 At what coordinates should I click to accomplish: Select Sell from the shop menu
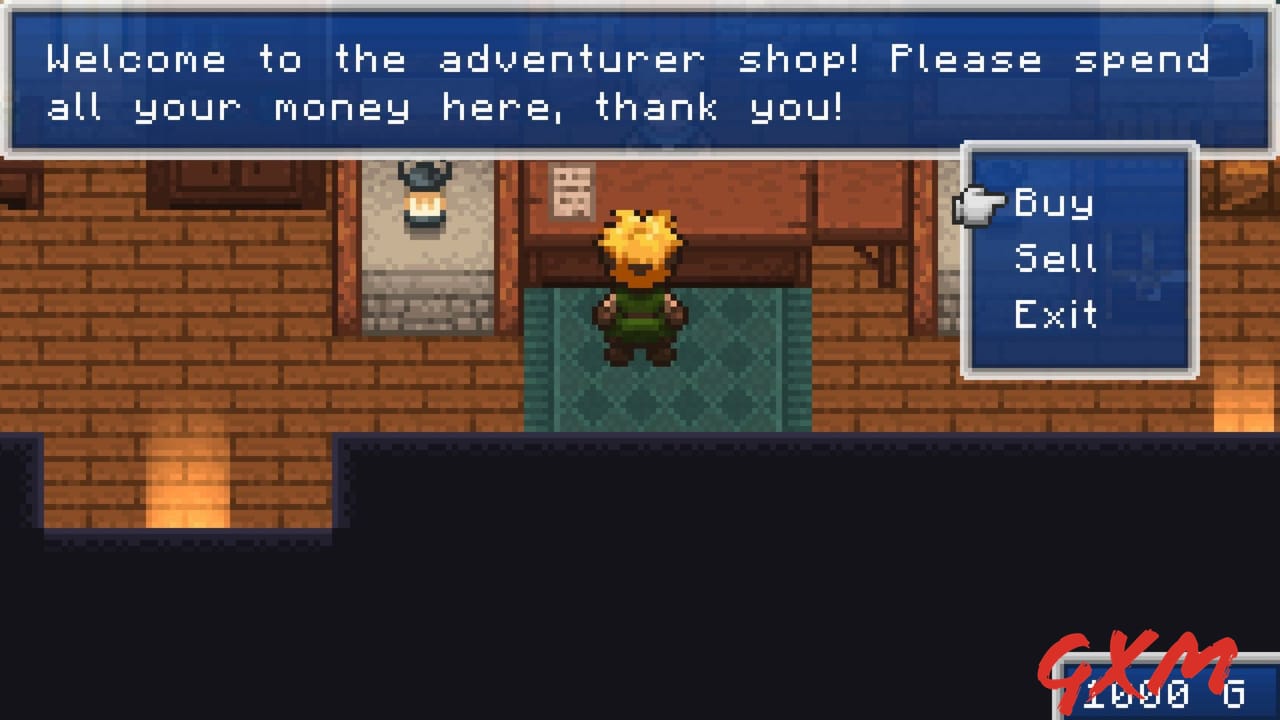coord(1053,258)
